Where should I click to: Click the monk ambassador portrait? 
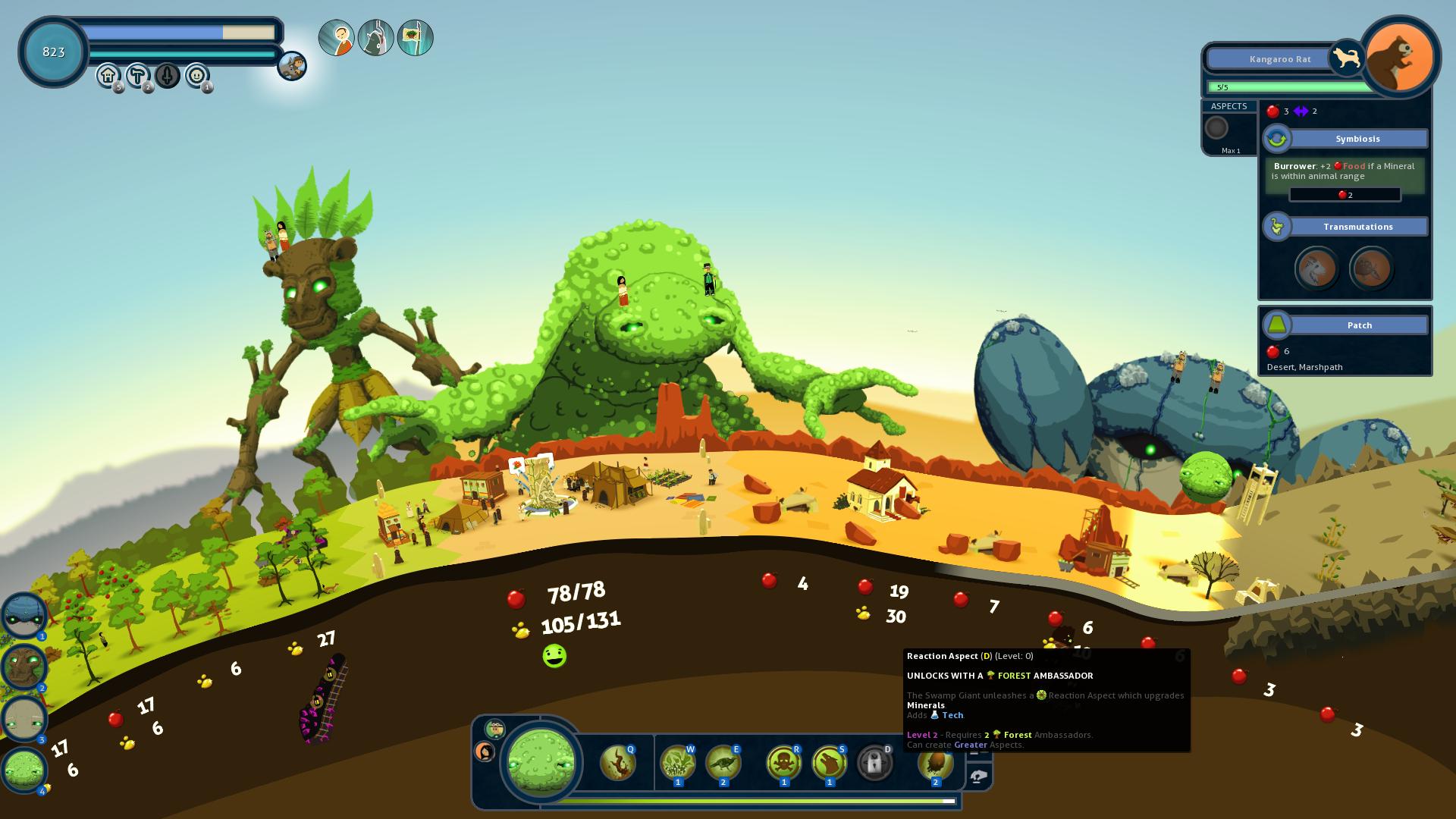coord(336,38)
